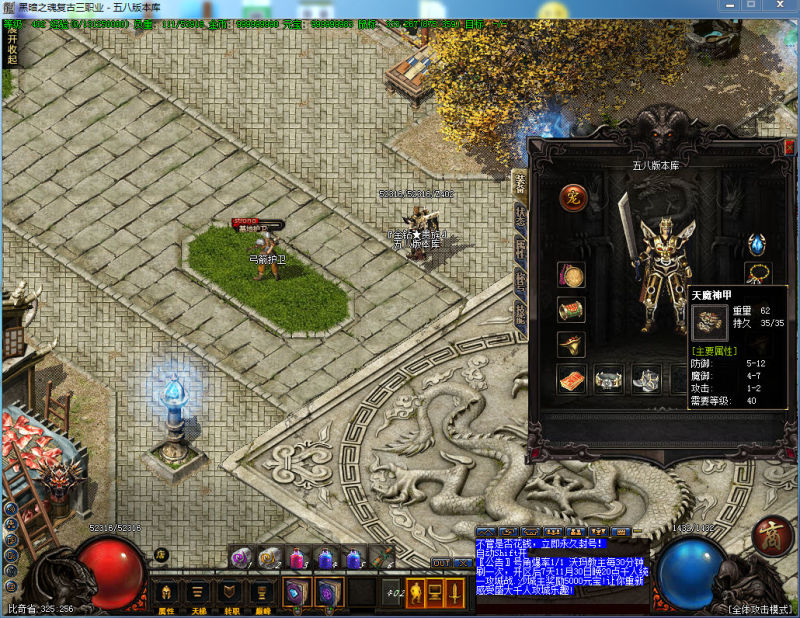Use the purple swirl scroll in slot 1
The image size is (800, 618).
[x=240, y=558]
